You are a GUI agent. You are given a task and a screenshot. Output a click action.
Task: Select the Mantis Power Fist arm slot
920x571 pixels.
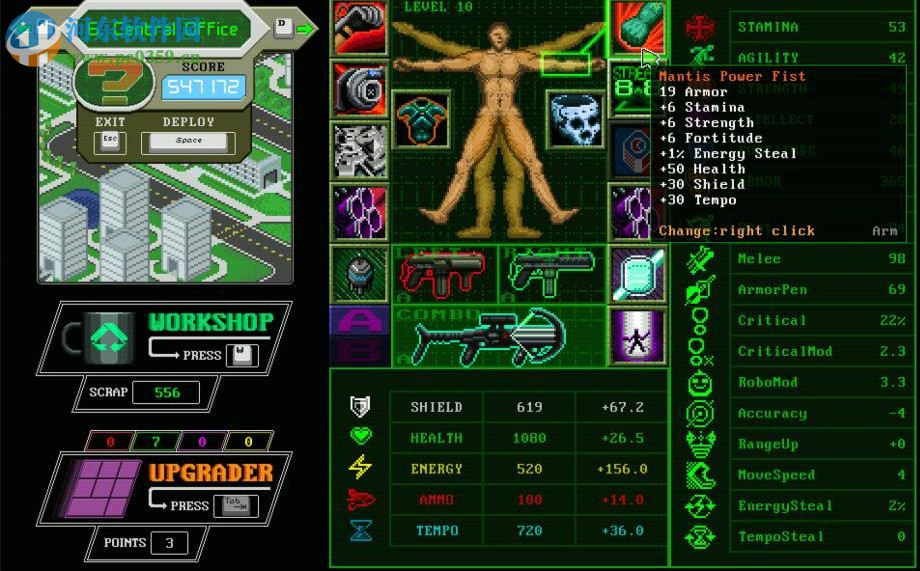click(x=636, y=28)
